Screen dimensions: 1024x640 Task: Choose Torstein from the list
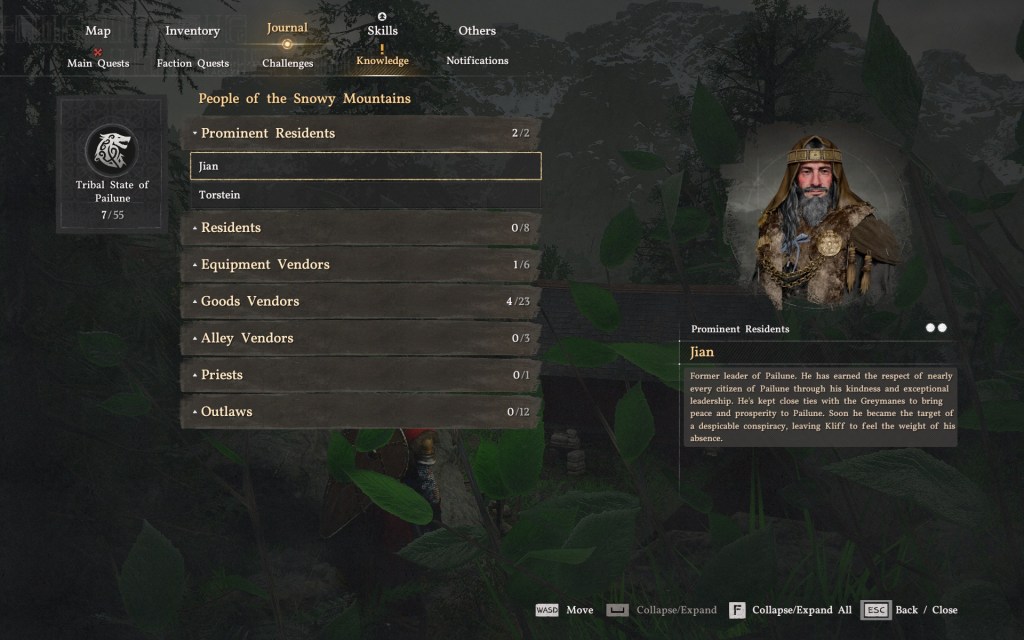[365, 195]
